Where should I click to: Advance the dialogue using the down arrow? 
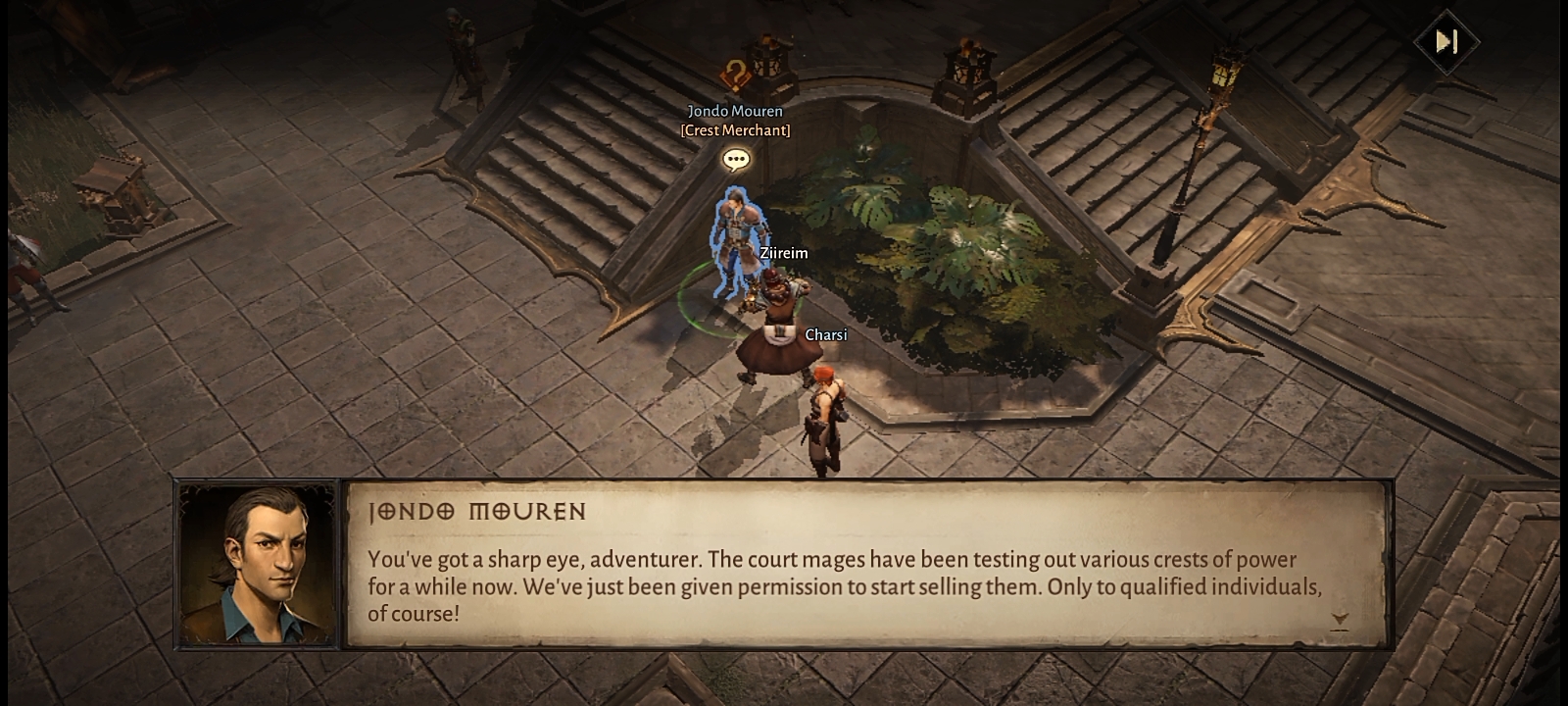(1340, 620)
